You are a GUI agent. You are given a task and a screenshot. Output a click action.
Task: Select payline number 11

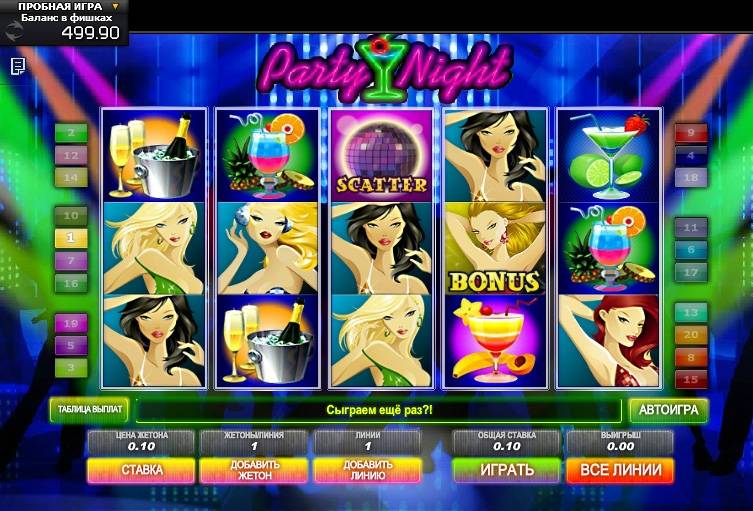(x=691, y=227)
